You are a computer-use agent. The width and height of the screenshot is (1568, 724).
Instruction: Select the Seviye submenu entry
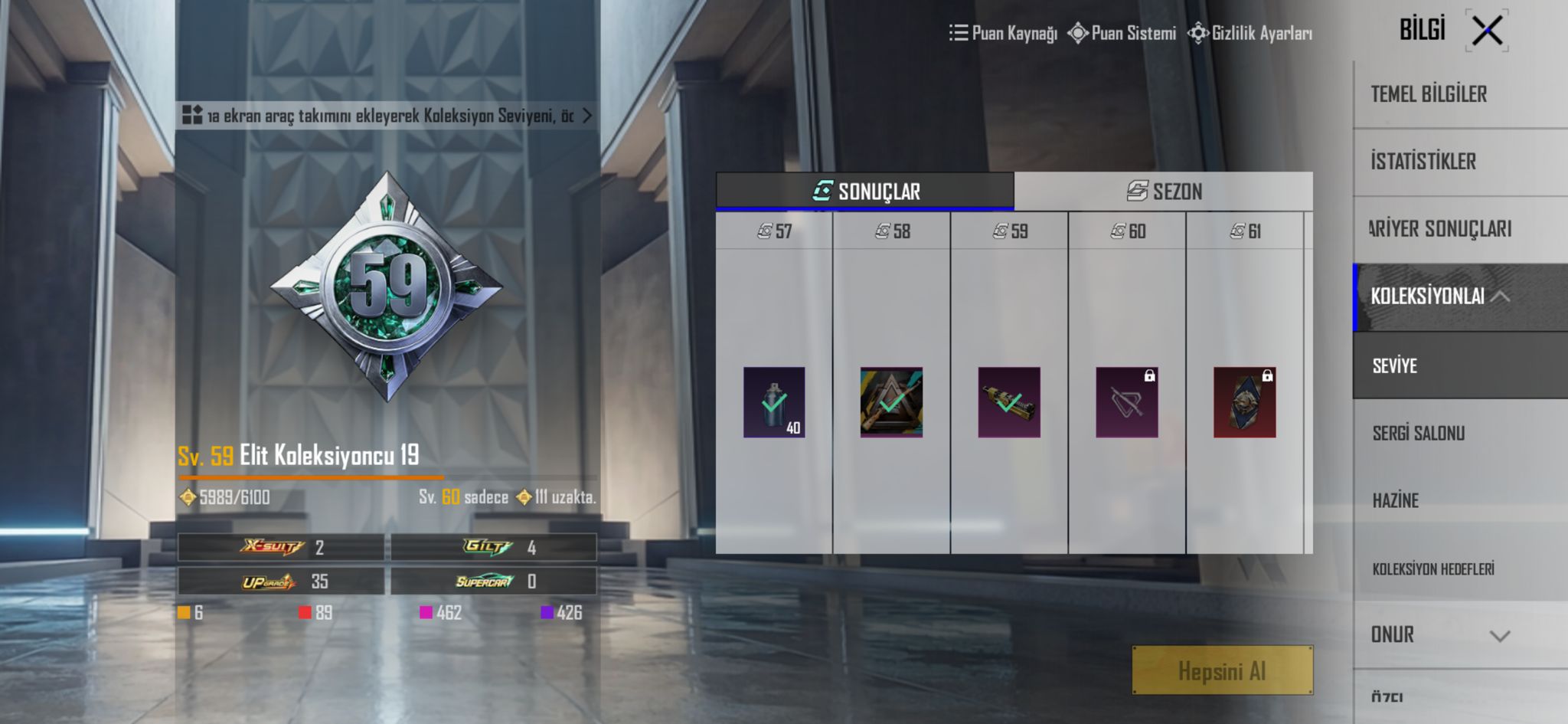(1395, 365)
